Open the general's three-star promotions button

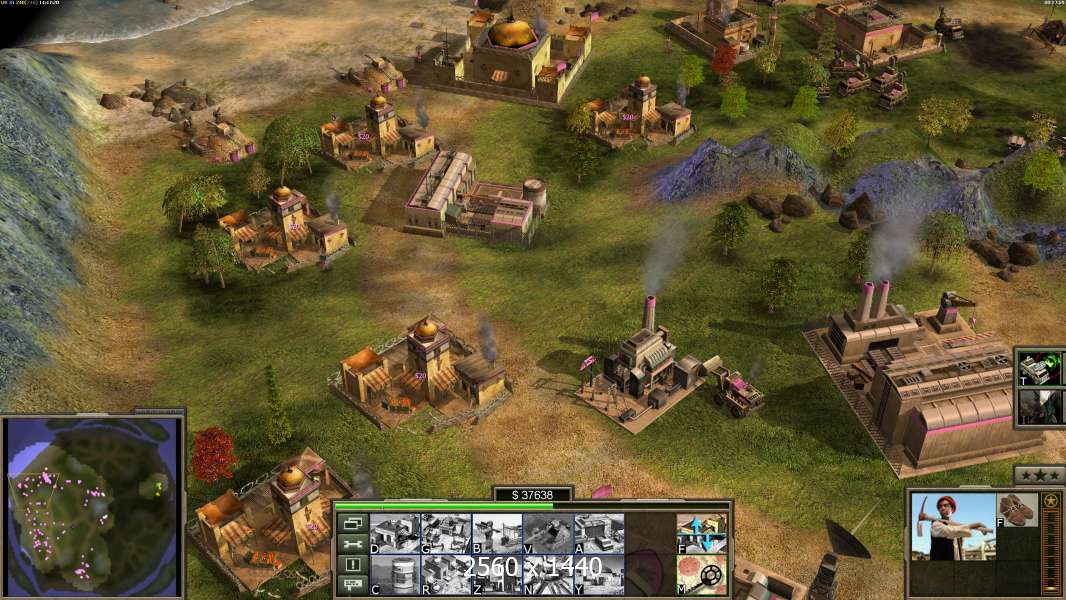point(1039,475)
